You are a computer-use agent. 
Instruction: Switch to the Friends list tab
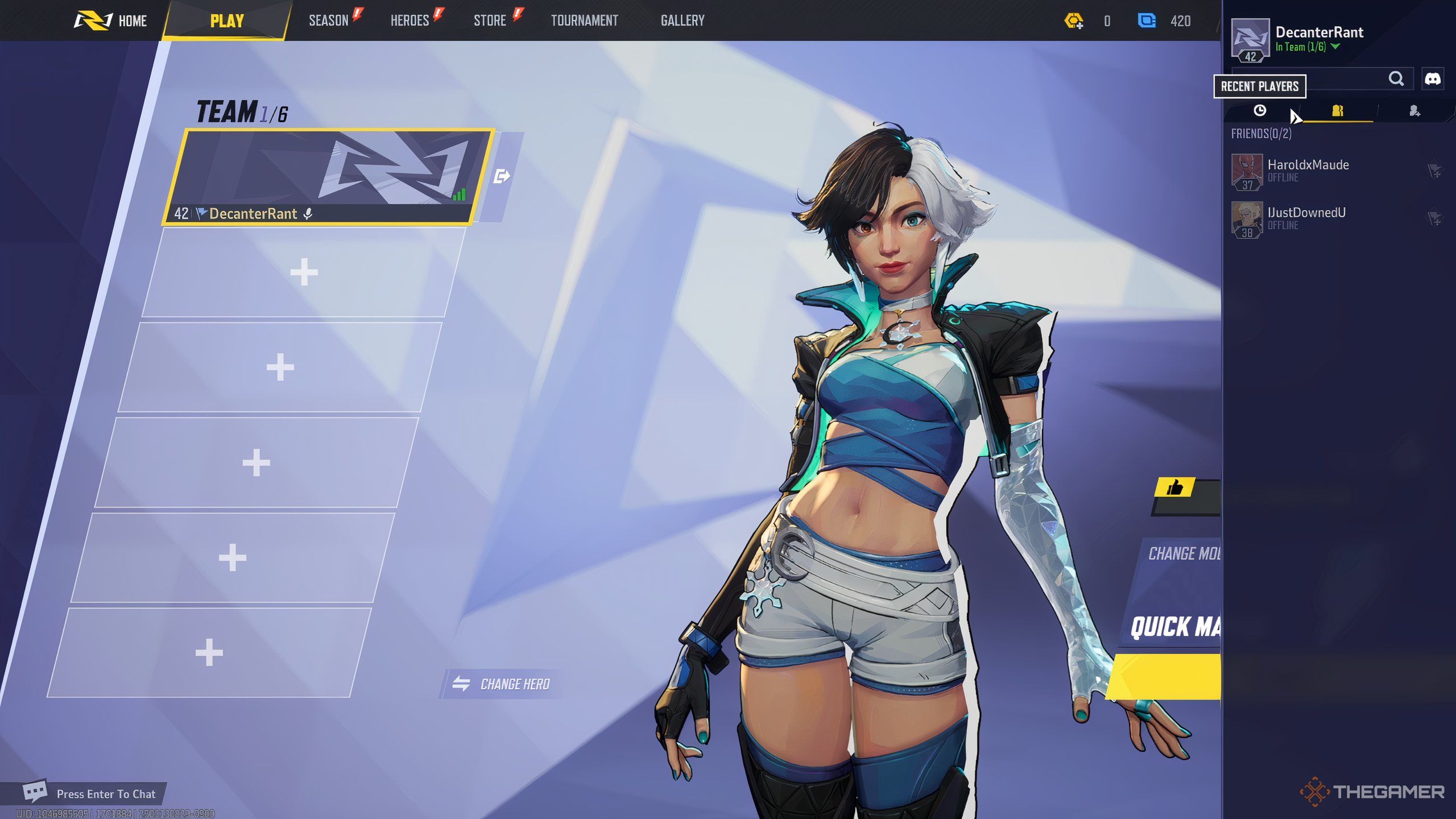pyautogui.click(x=1338, y=110)
